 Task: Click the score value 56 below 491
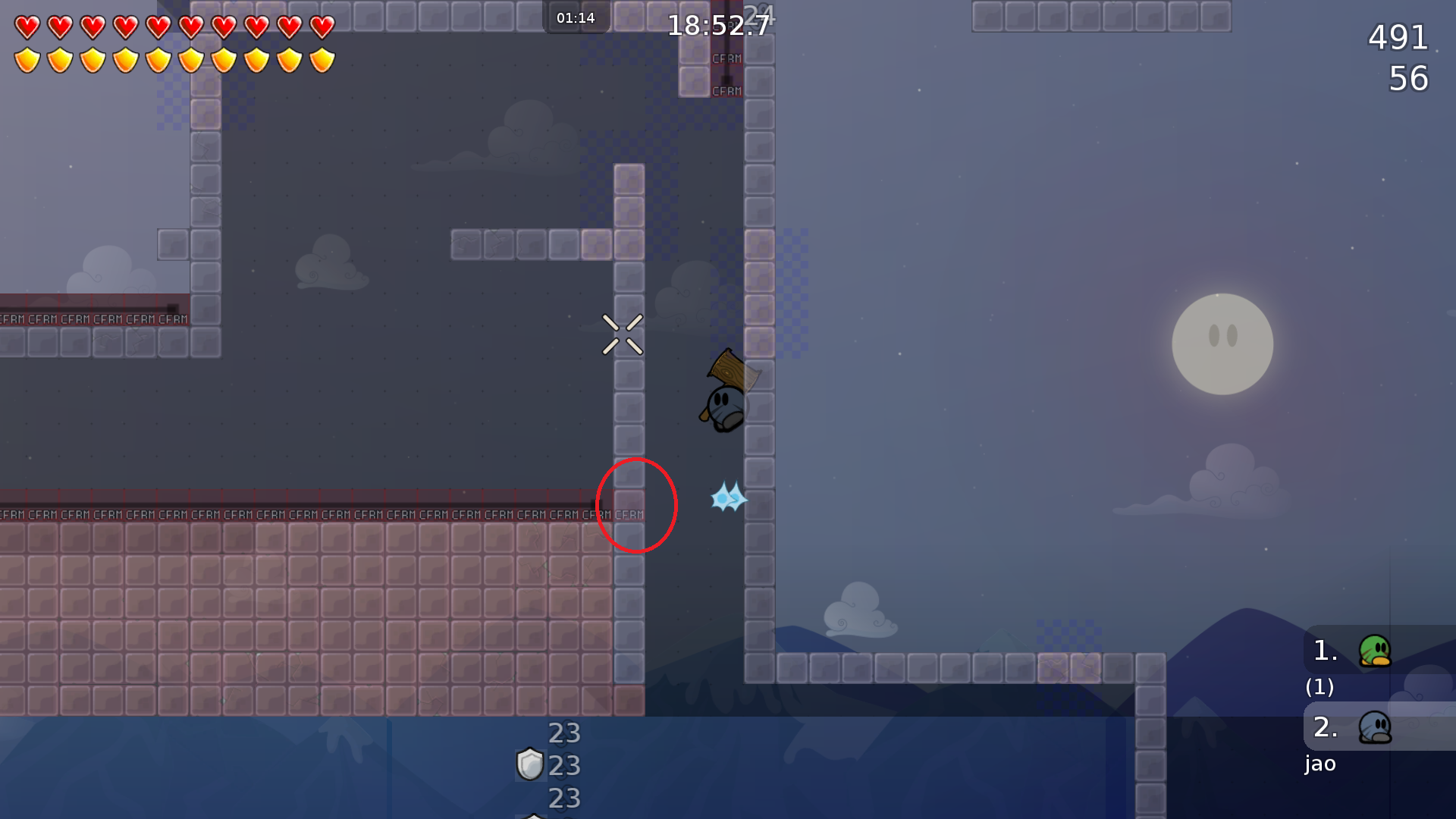tap(1408, 78)
